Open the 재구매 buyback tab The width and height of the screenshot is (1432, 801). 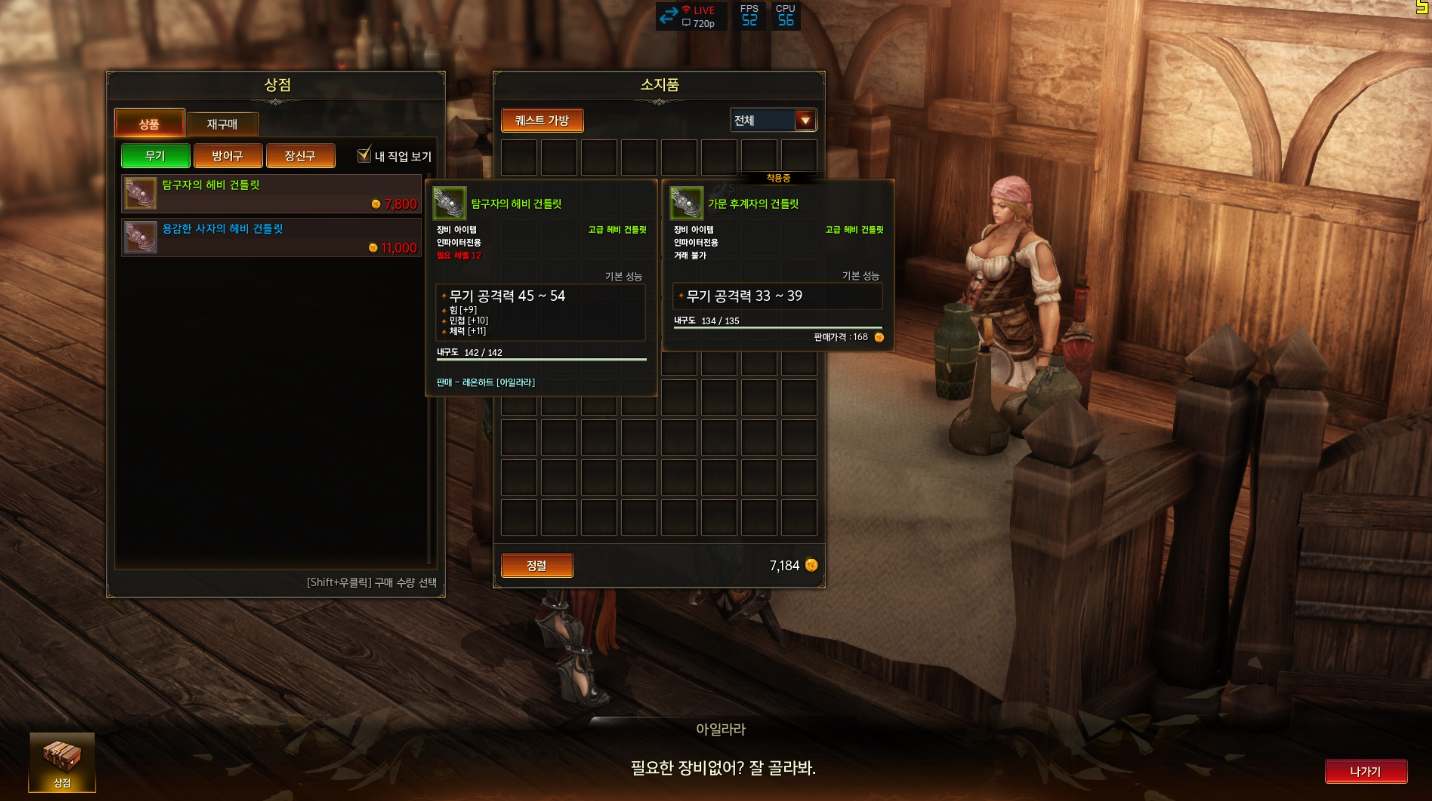pyautogui.click(x=222, y=124)
